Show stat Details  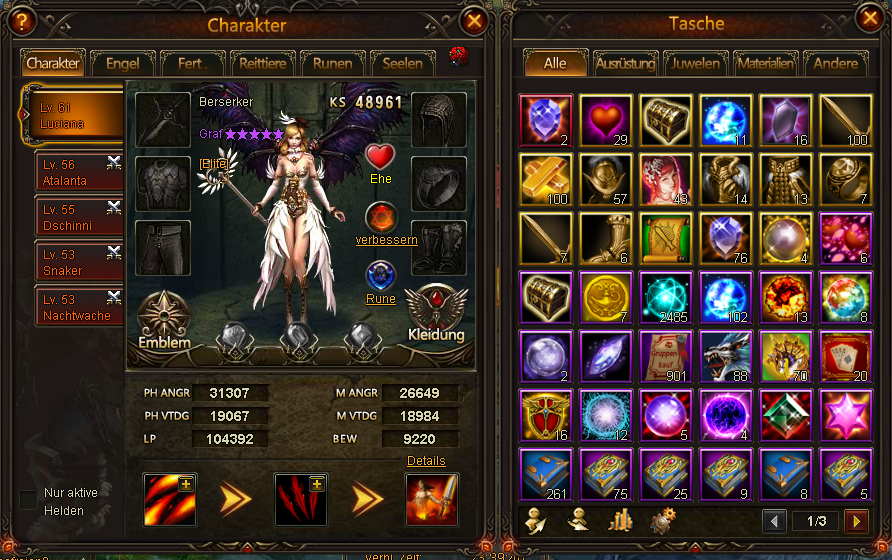pos(426,461)
